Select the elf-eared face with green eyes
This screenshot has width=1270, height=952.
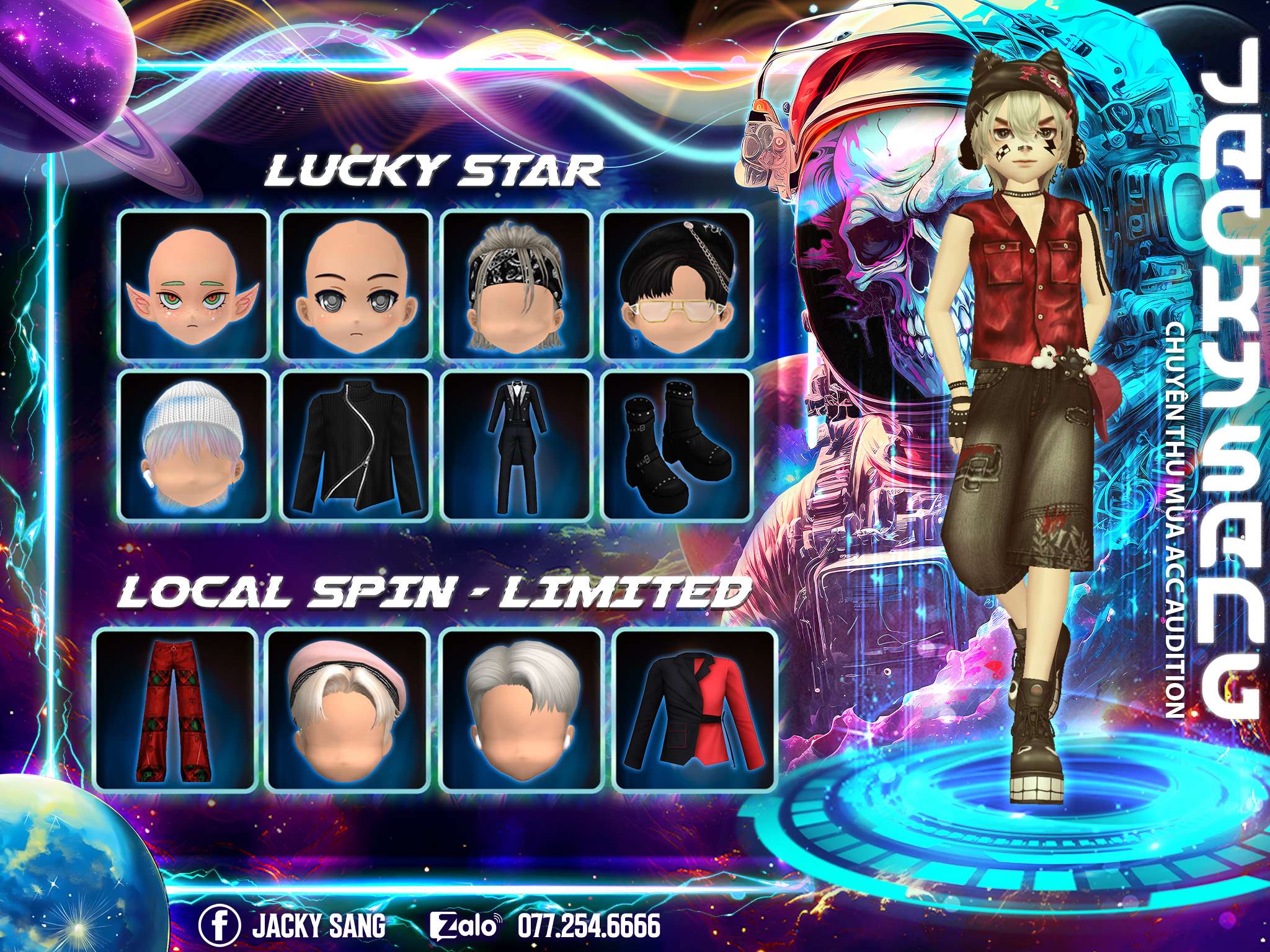tap(194, 285)
